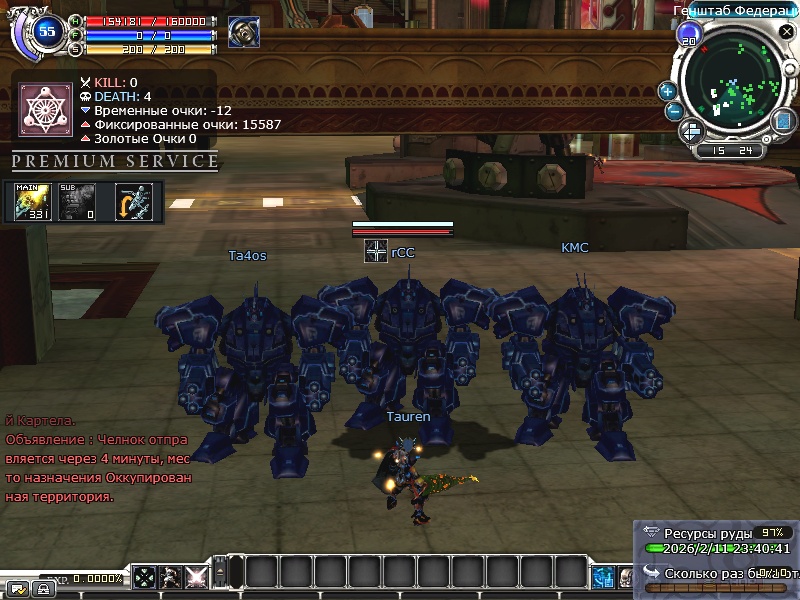Viewport: 800px width, 600px height.
Task: Click the screaming face buff icon
Action: tap(242, 32)
